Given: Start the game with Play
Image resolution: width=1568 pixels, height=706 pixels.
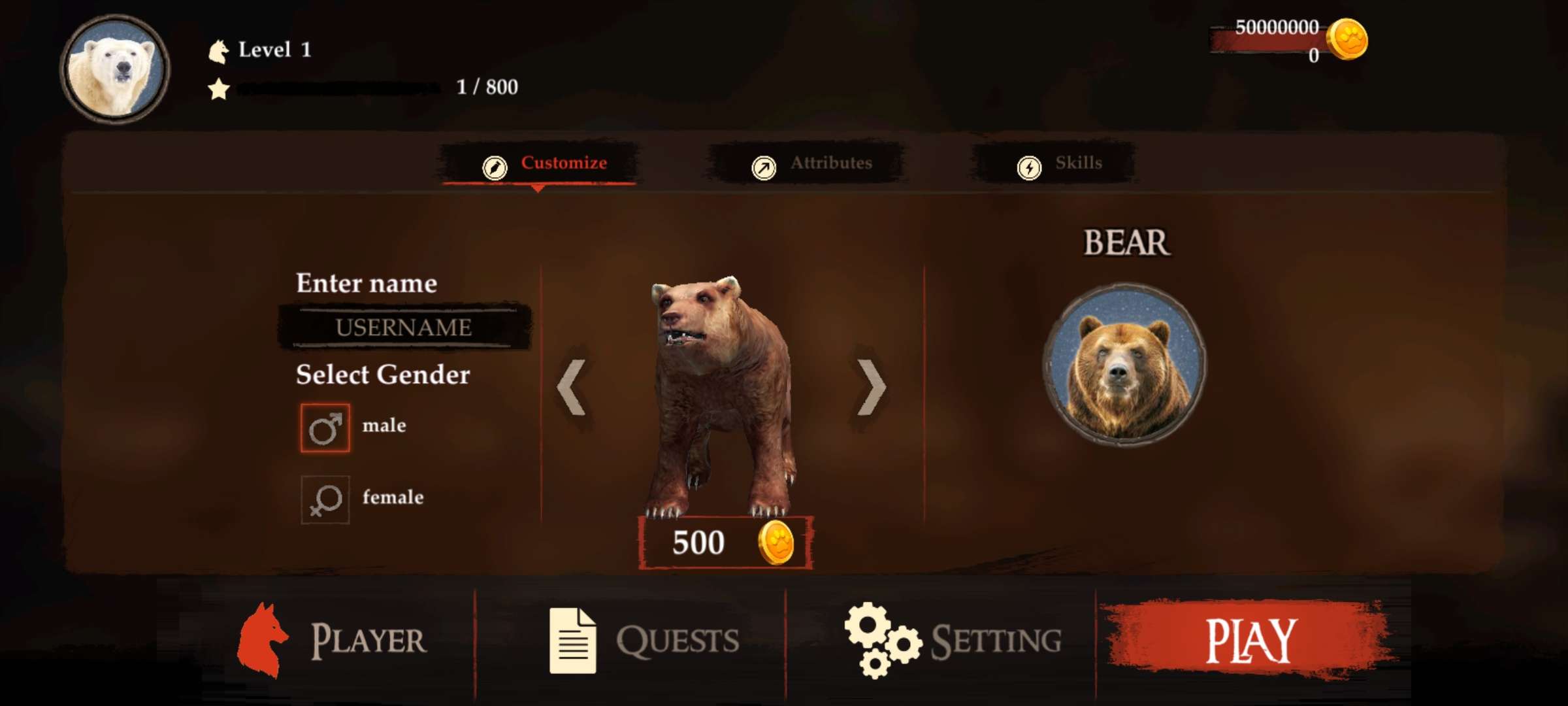Looking at the screenshot, I should [1248, 641].
